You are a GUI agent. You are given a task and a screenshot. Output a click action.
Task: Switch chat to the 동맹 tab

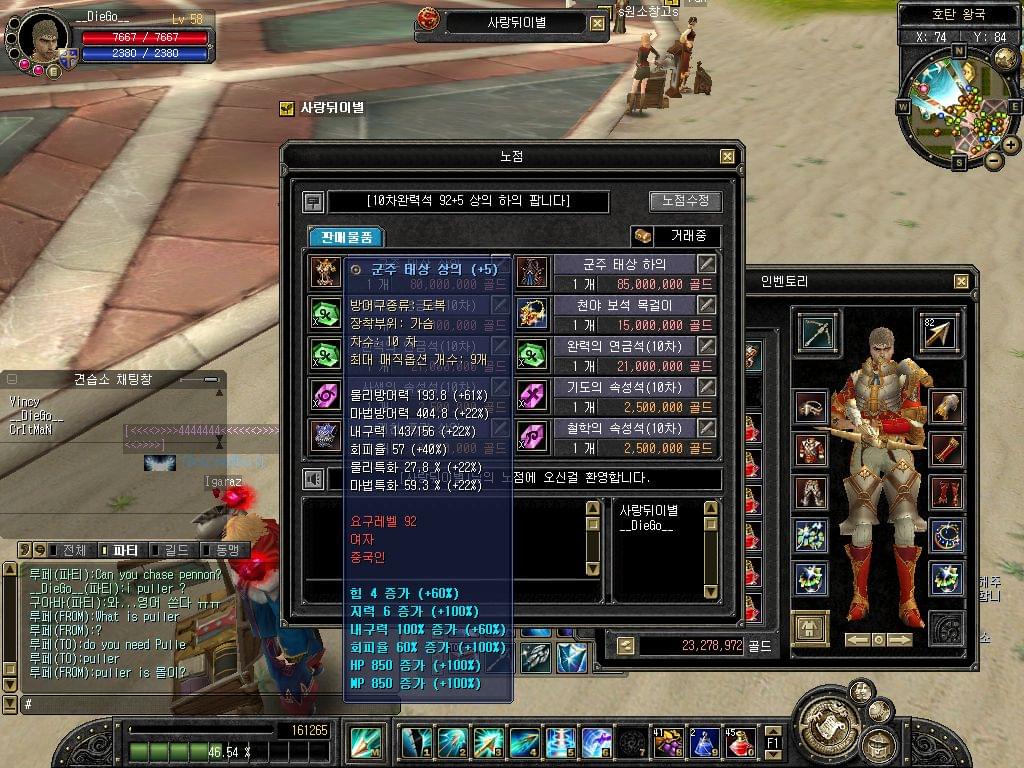226,550
